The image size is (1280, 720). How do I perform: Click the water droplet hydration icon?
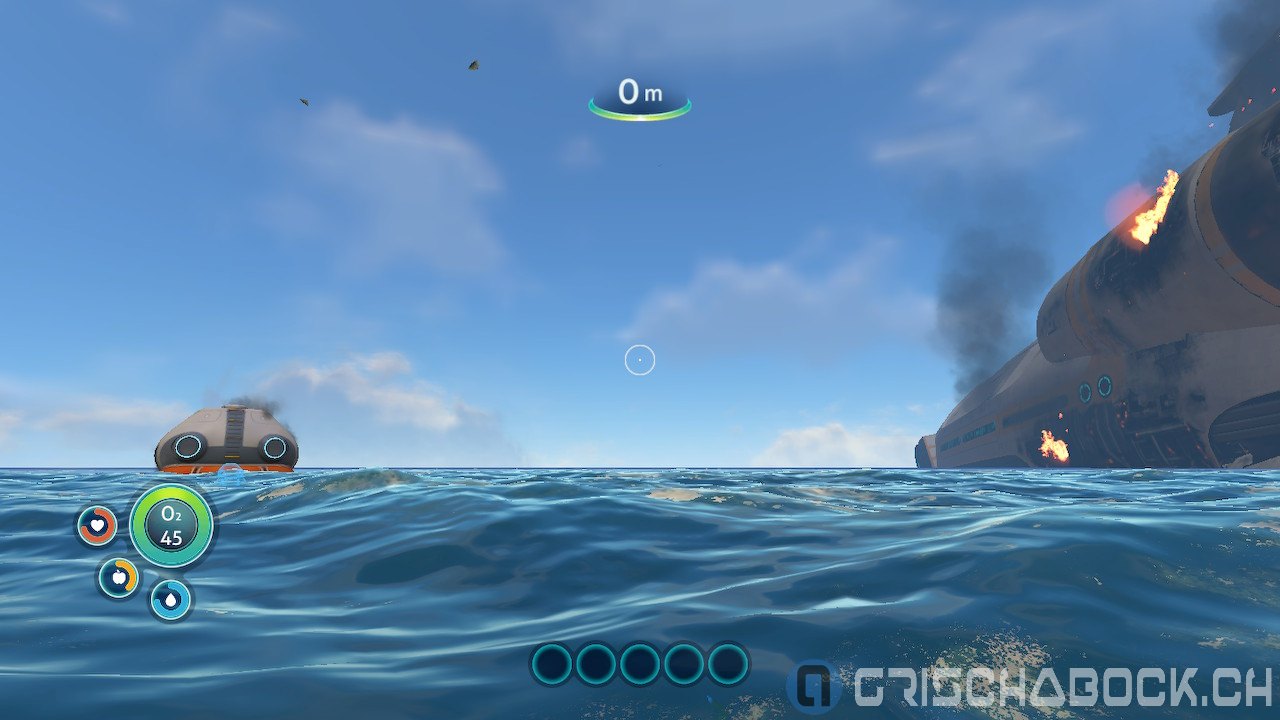[x=171, y=599]
